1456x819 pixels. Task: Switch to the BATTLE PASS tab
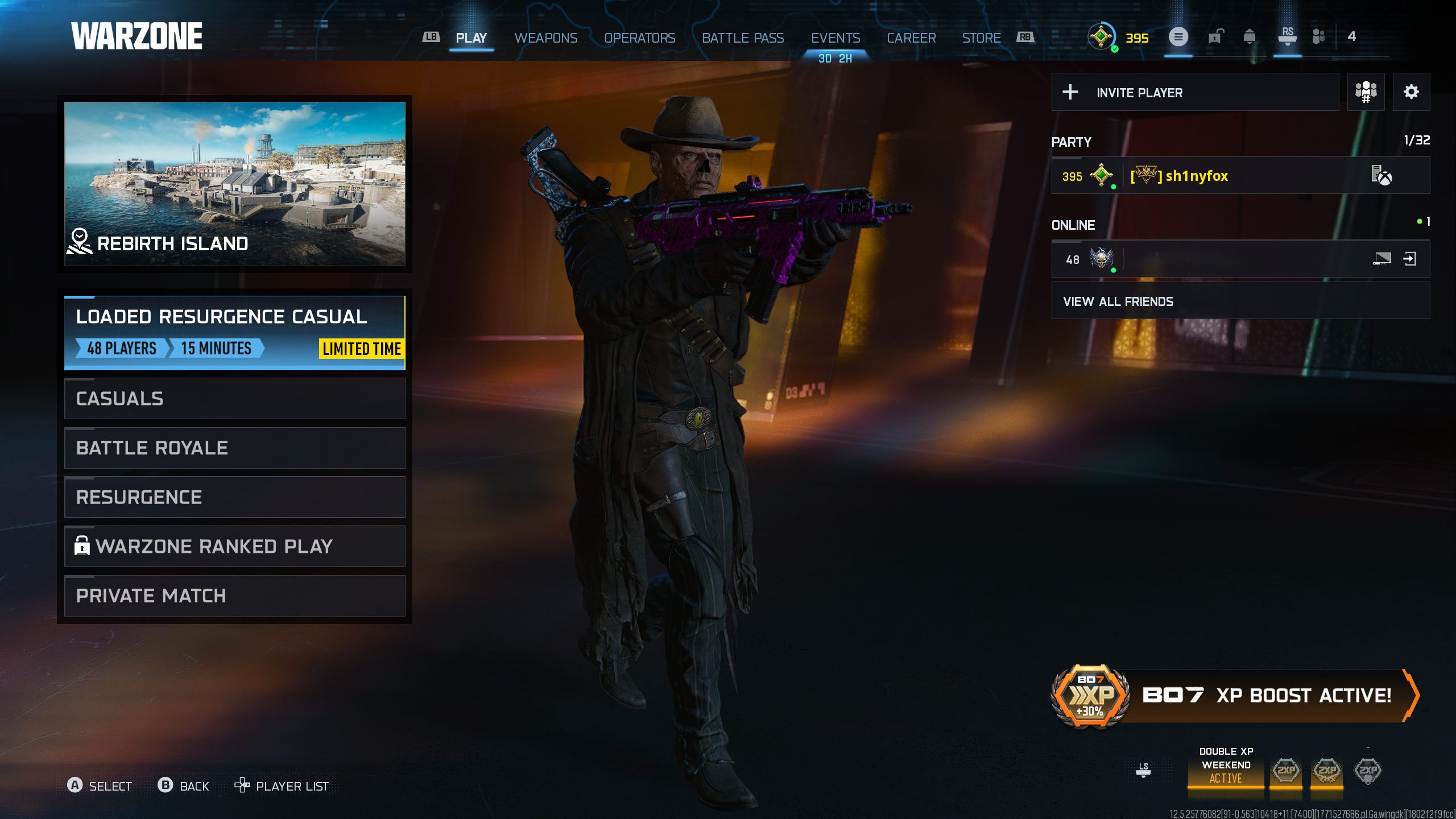coord(743,38)
